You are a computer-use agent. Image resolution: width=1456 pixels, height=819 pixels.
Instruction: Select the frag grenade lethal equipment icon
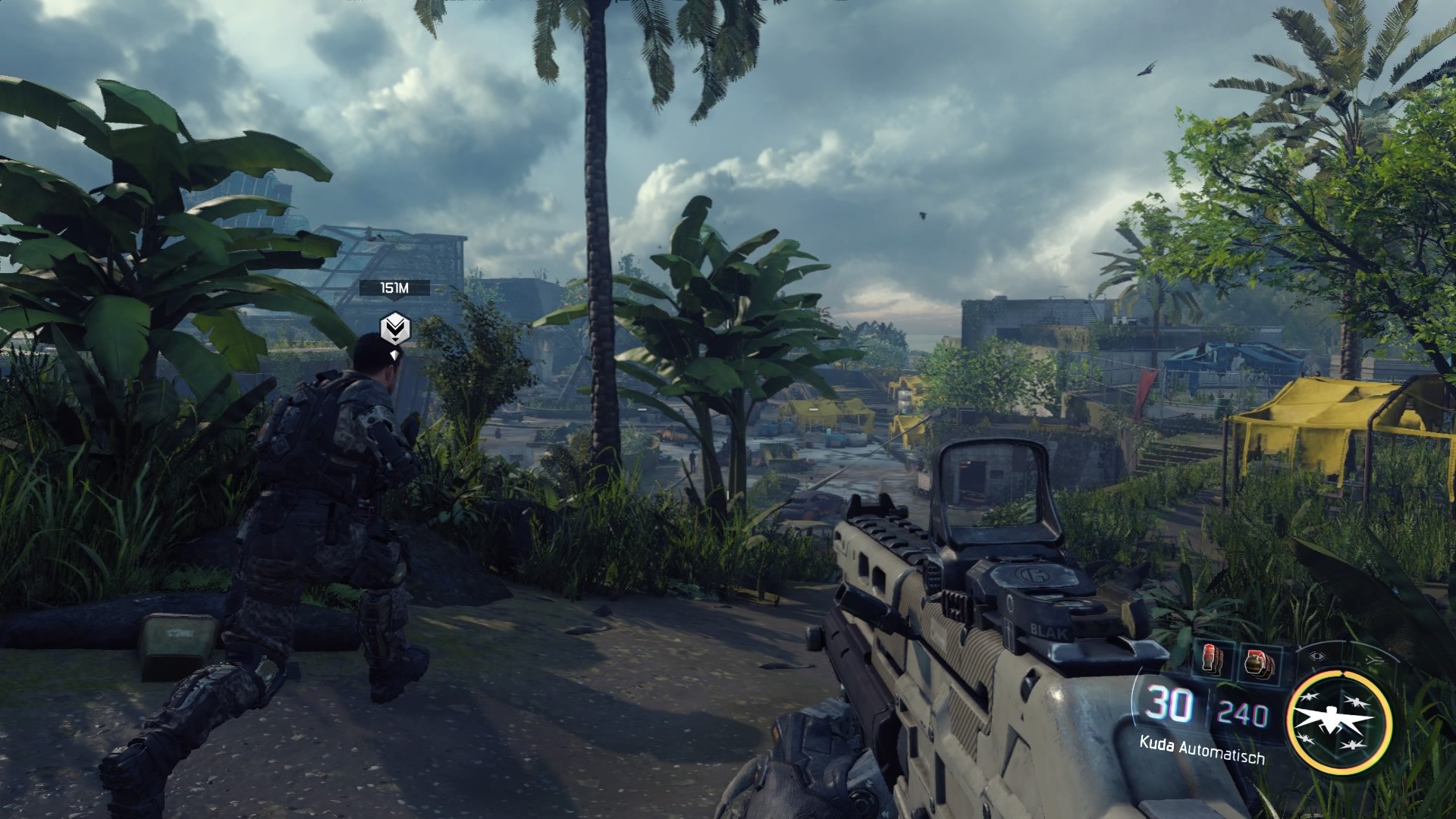click(x=1257, y=661)
